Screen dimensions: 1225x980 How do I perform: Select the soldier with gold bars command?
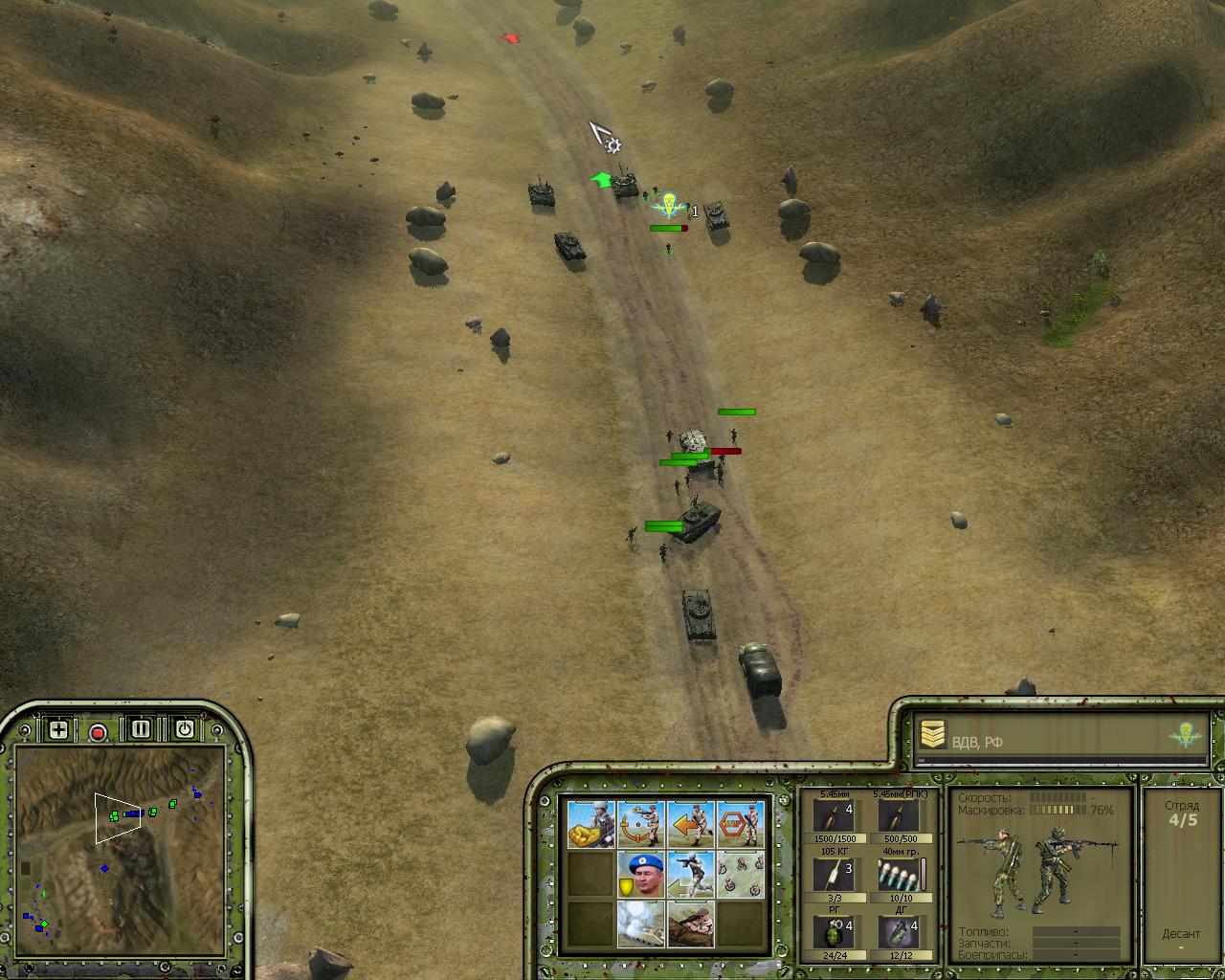[x=591, y=825]
